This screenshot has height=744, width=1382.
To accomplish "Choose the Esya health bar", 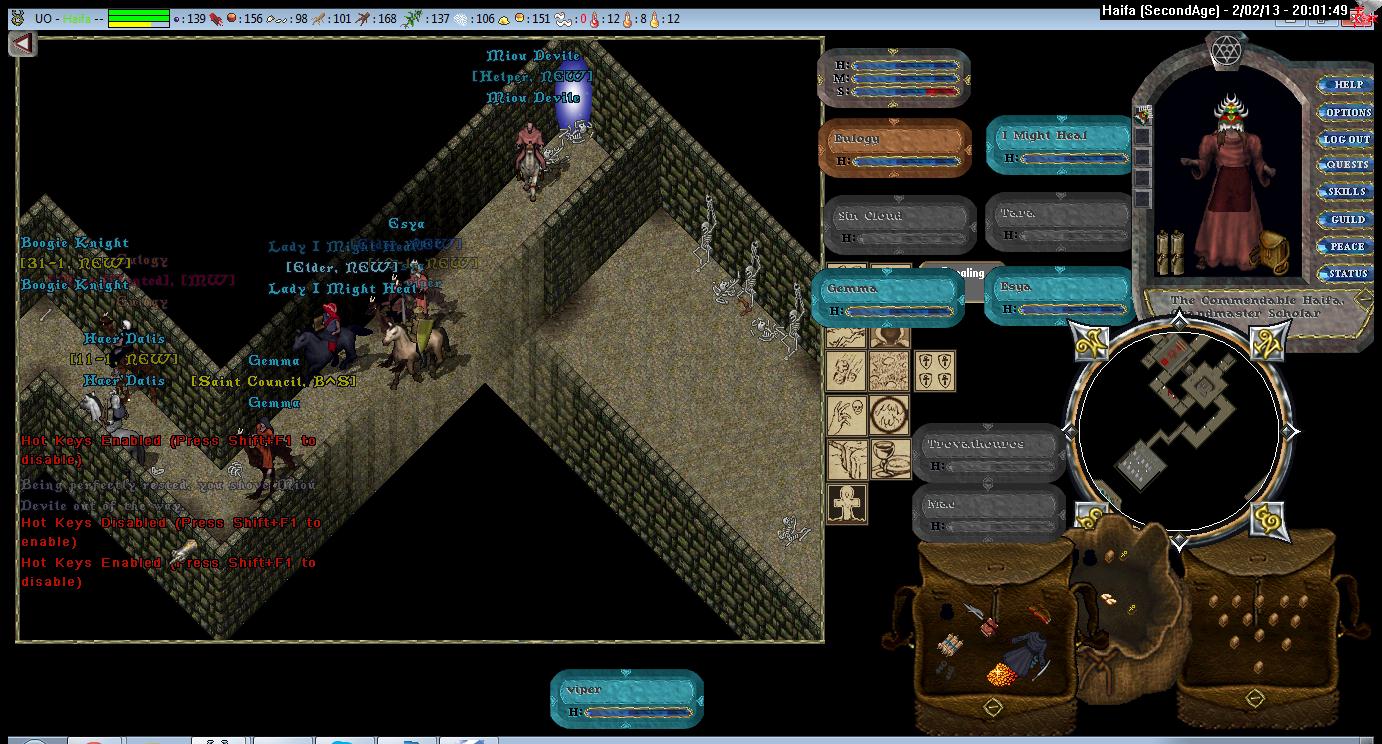I will 1059,296.
